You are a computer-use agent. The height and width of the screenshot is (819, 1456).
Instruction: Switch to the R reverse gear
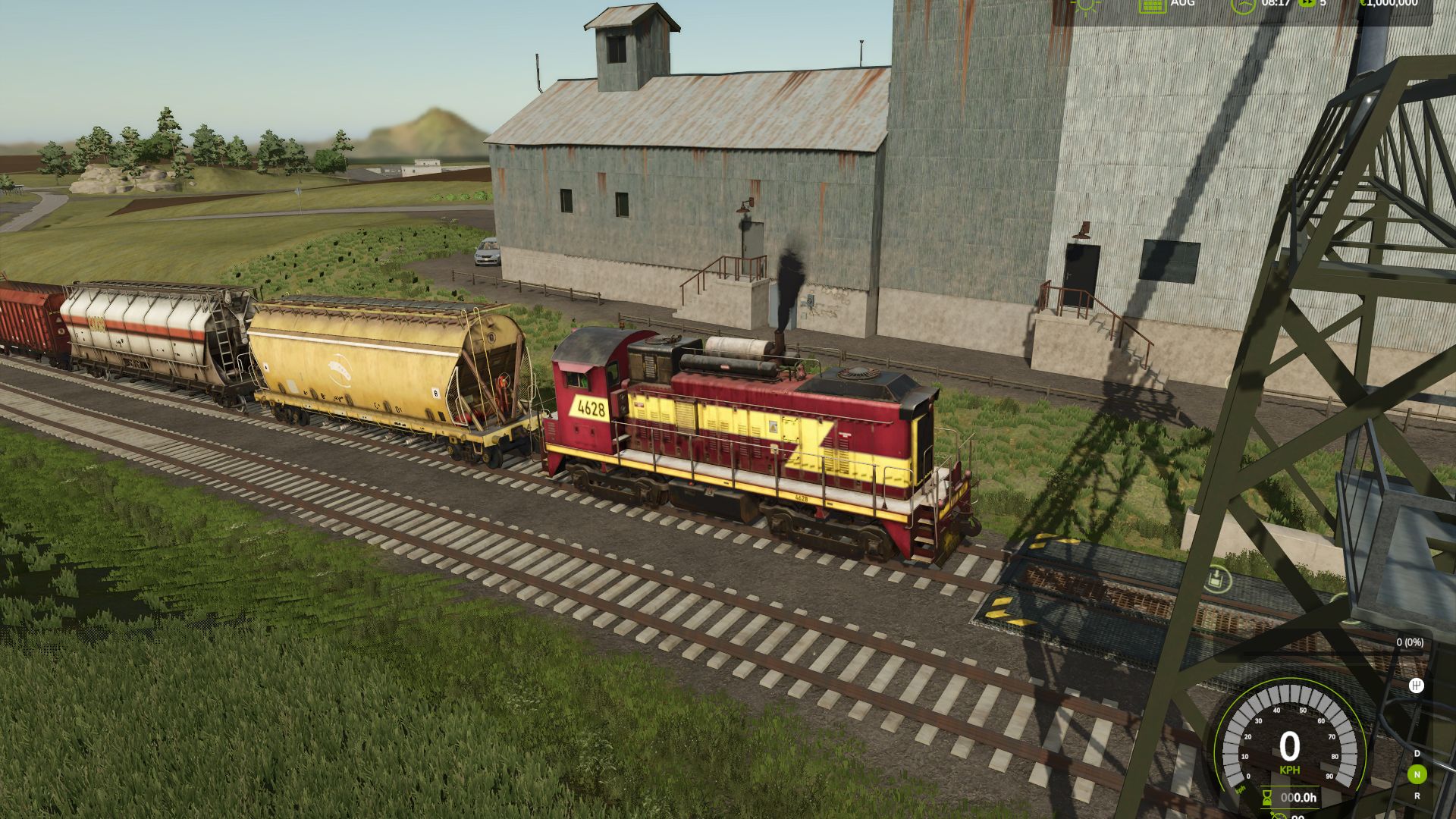coord(1417,796)
